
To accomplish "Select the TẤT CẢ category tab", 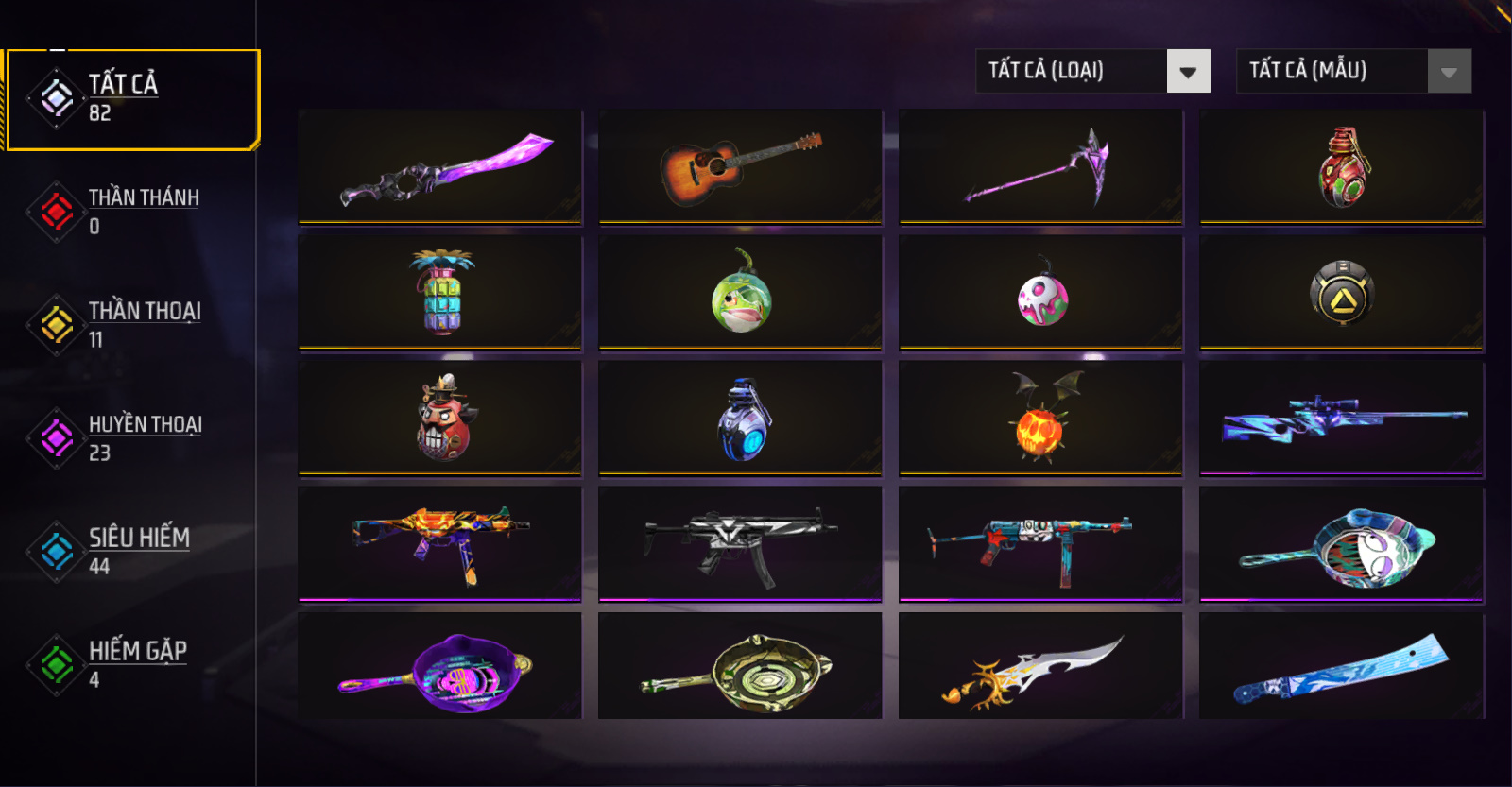I will coord(132,98).
